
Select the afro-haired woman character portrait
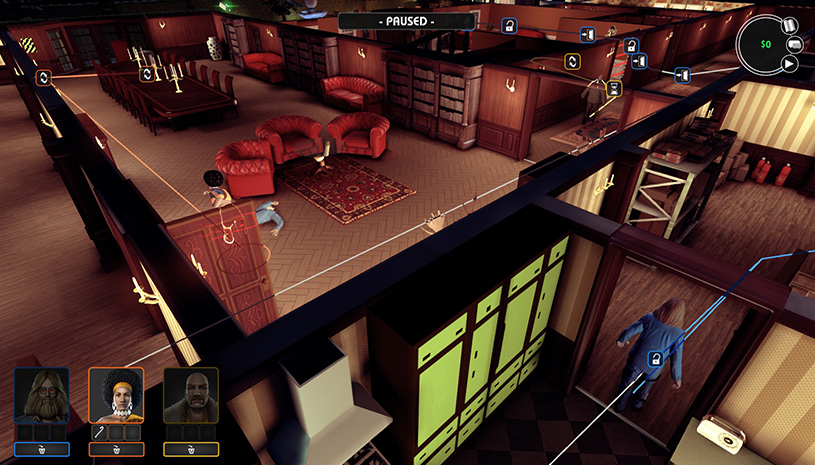116,395
